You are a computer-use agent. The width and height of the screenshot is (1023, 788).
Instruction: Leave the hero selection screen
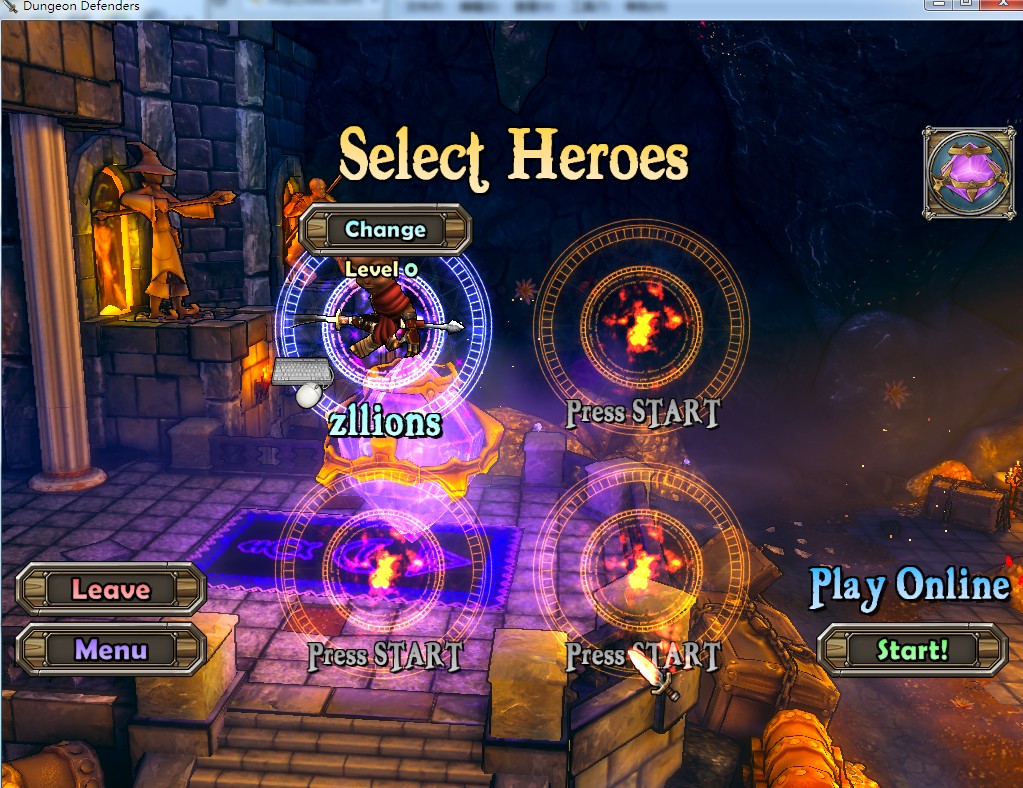pos(111,590)
